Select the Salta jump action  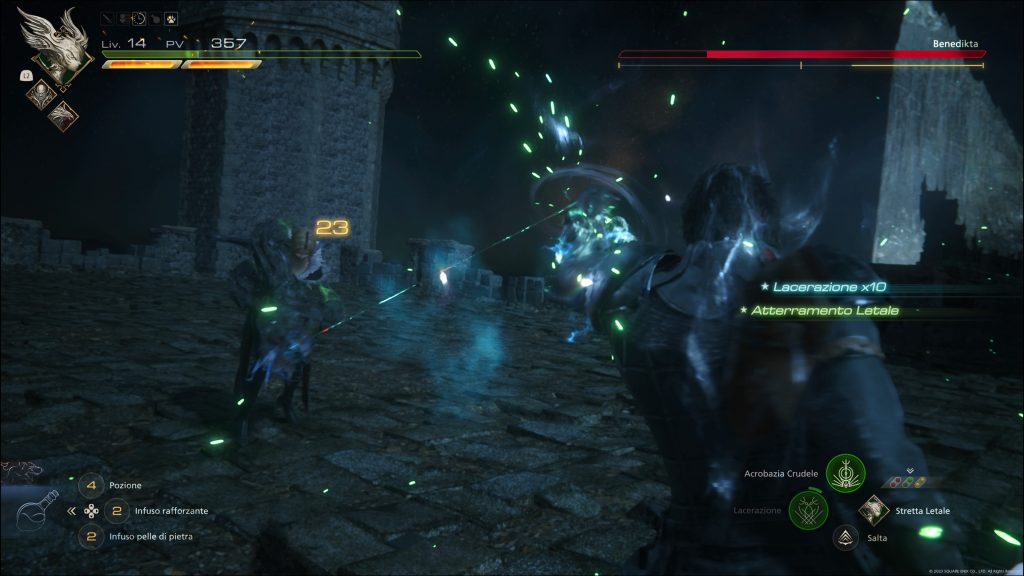click(x=846, y=538)
